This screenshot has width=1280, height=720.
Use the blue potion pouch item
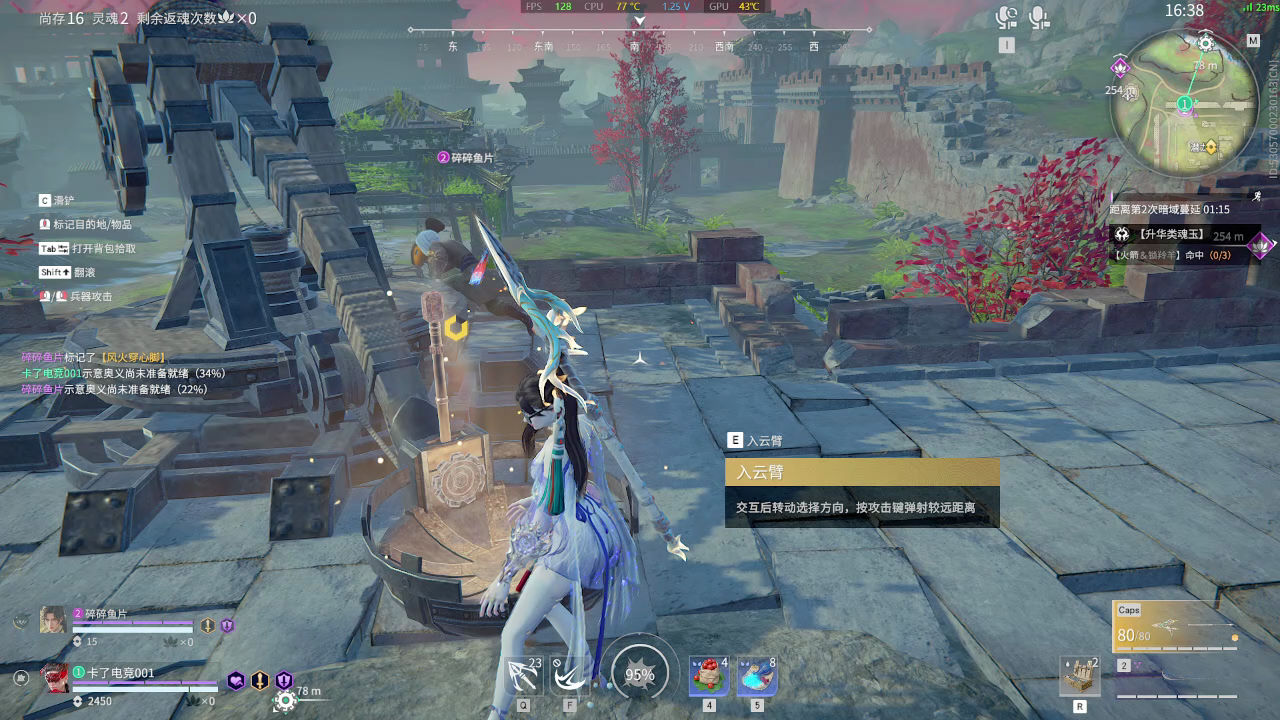point(757,676)
